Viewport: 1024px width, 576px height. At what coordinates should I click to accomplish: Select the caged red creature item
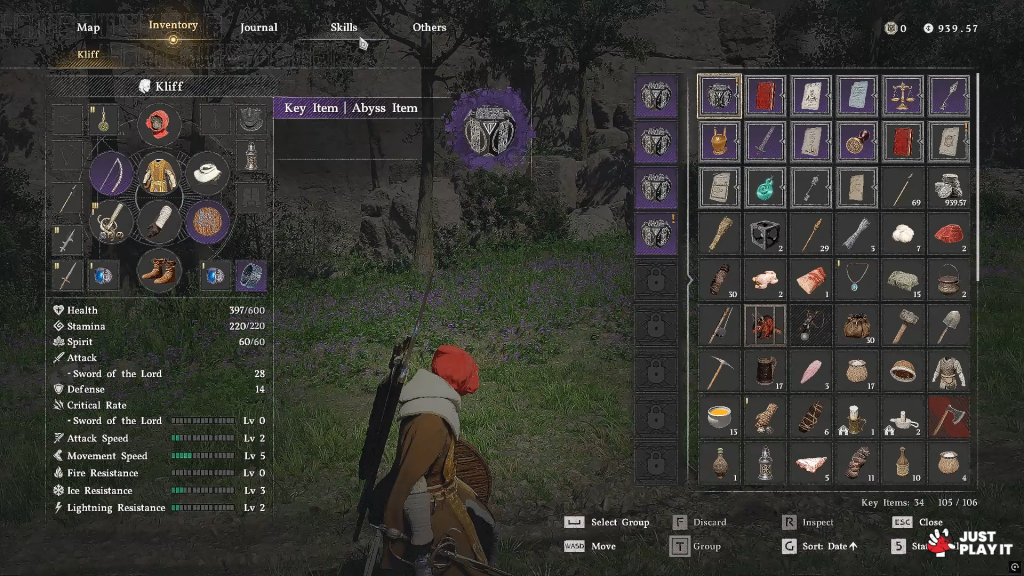[765, 324]
